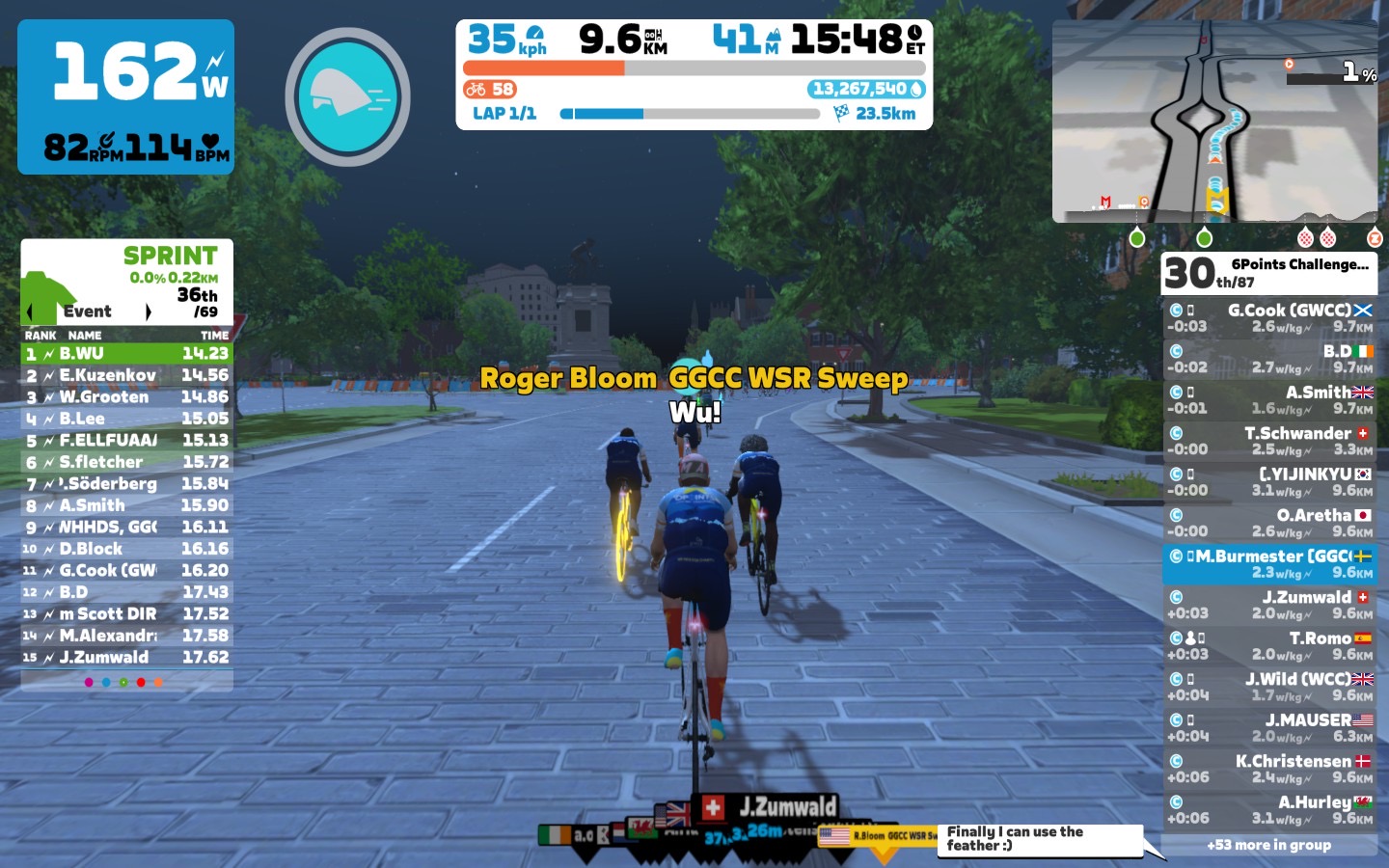This screenshot has height=868, width=1389.
Task: Open K.Christensen's nearby rider entry
Action: pyautogui.click(x=1269, y=769)
